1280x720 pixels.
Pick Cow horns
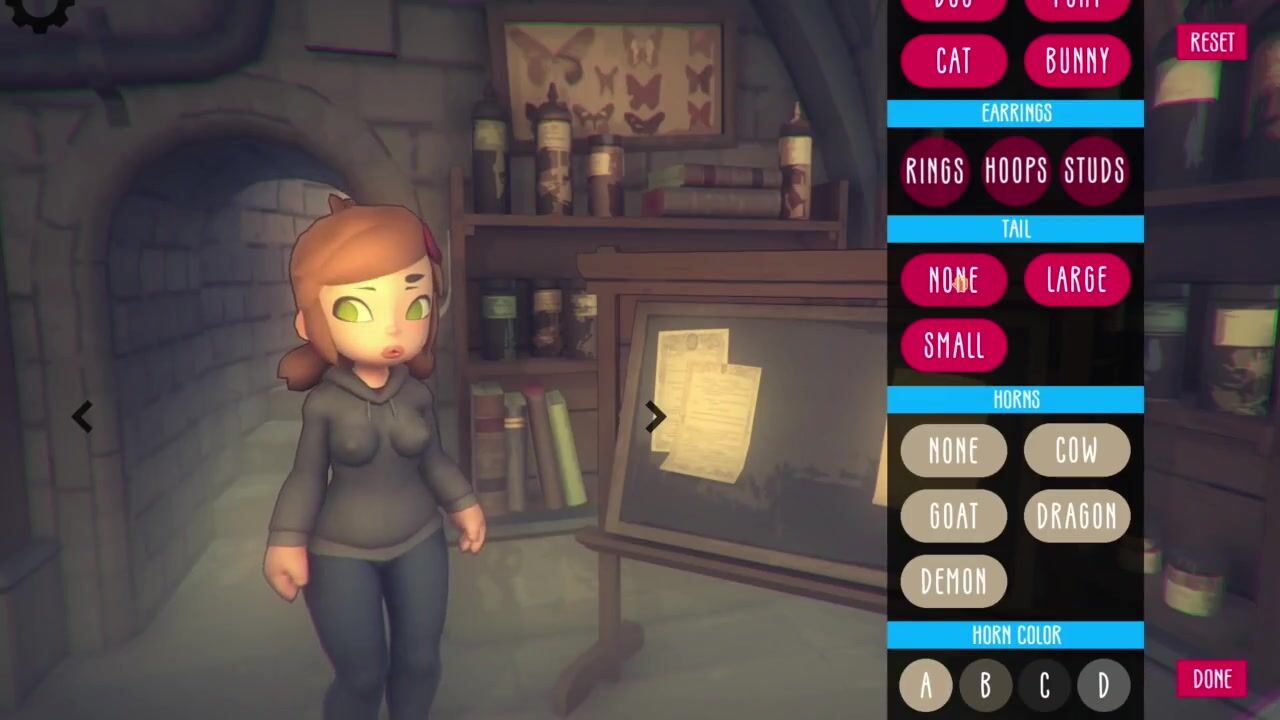pos(1077,450)
